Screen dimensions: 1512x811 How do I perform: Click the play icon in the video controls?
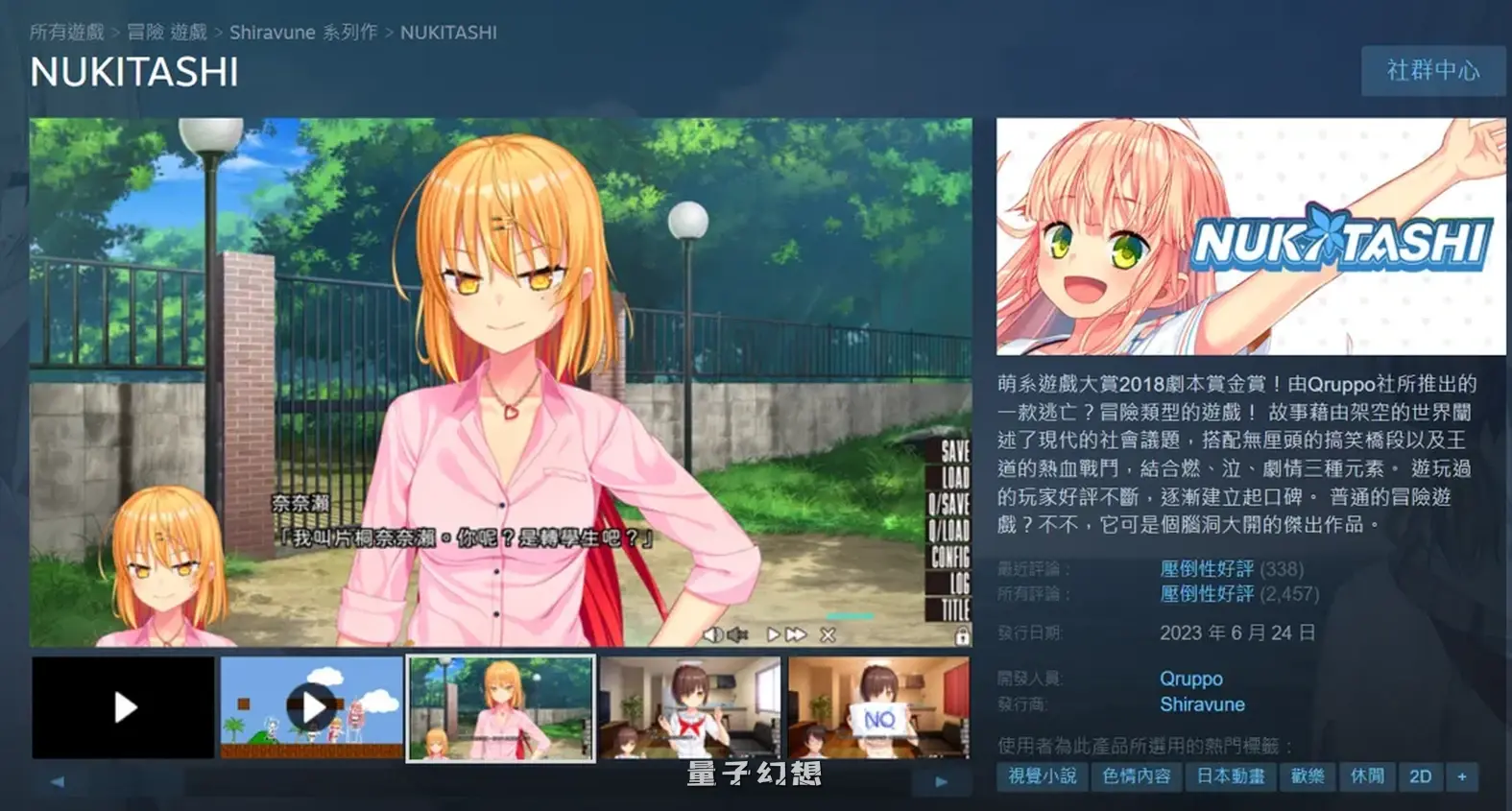[x=773, y=633]
